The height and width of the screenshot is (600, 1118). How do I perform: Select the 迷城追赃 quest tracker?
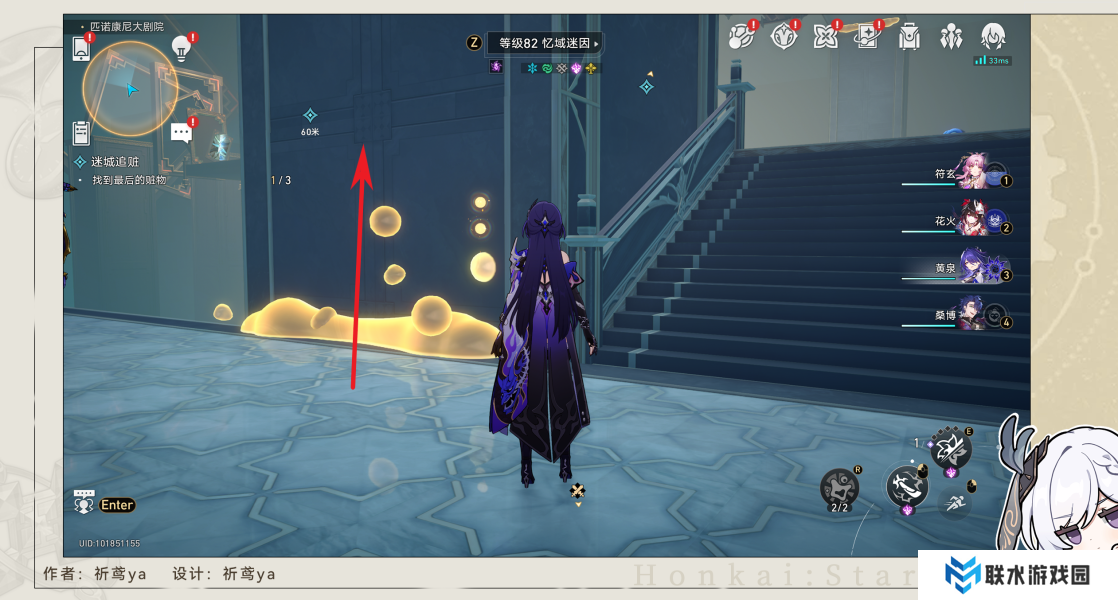(115, 161)
